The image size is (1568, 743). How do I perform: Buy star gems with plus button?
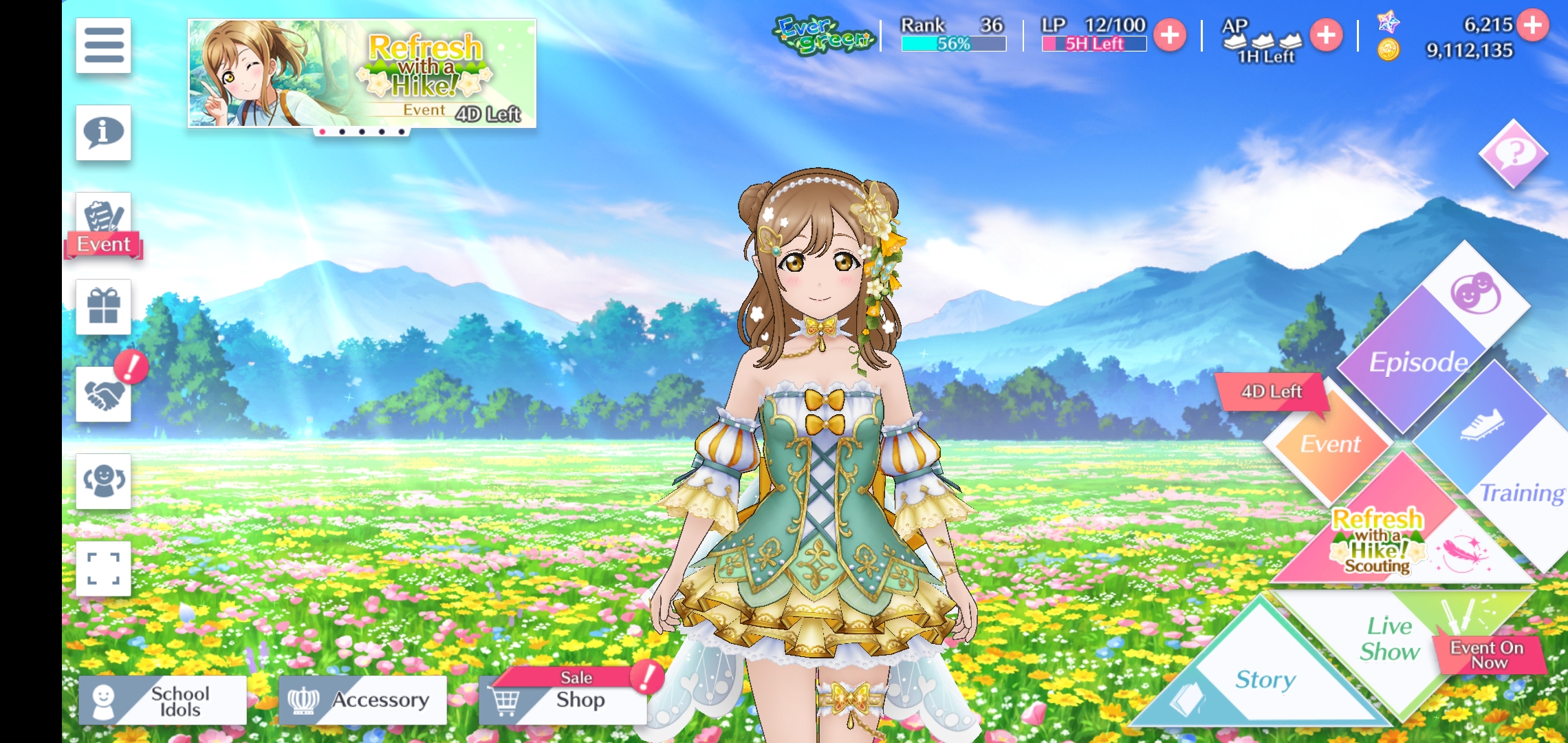(1533, 25)
